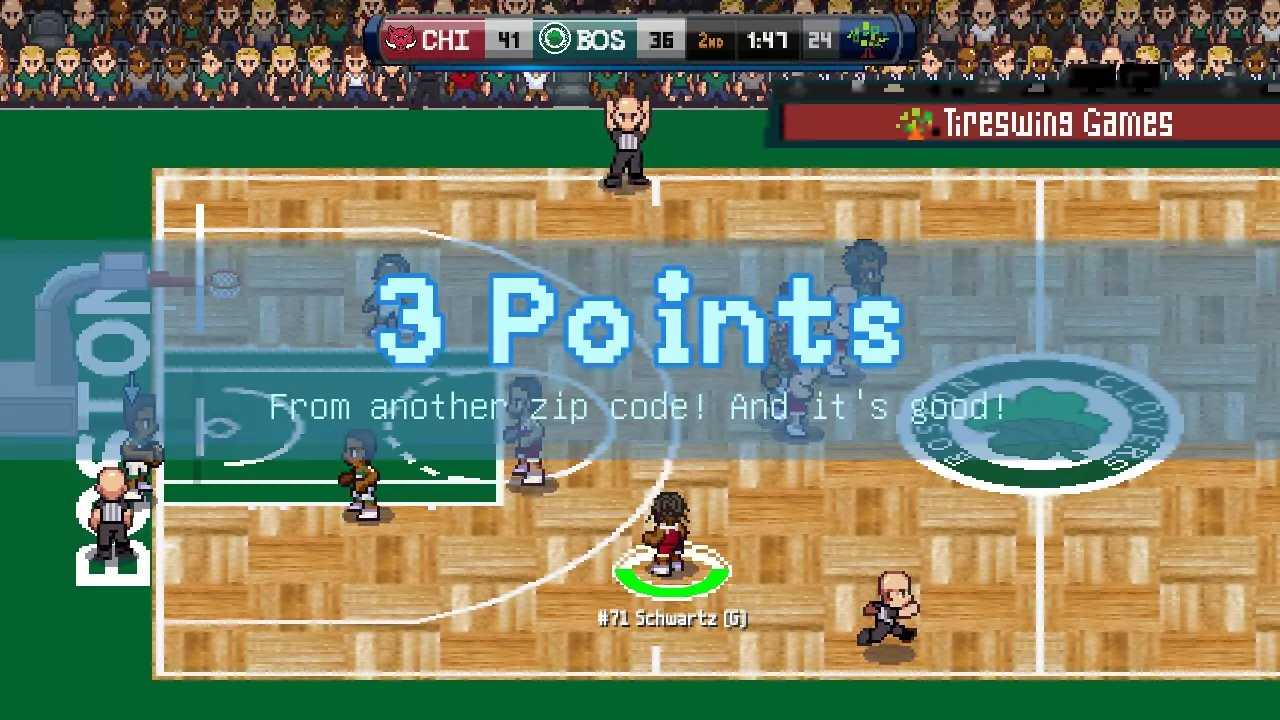Toggle the 2ND quarter indicator display
Image resolution: width=1280 pixels, height=720 pixels.
[711, 40]
